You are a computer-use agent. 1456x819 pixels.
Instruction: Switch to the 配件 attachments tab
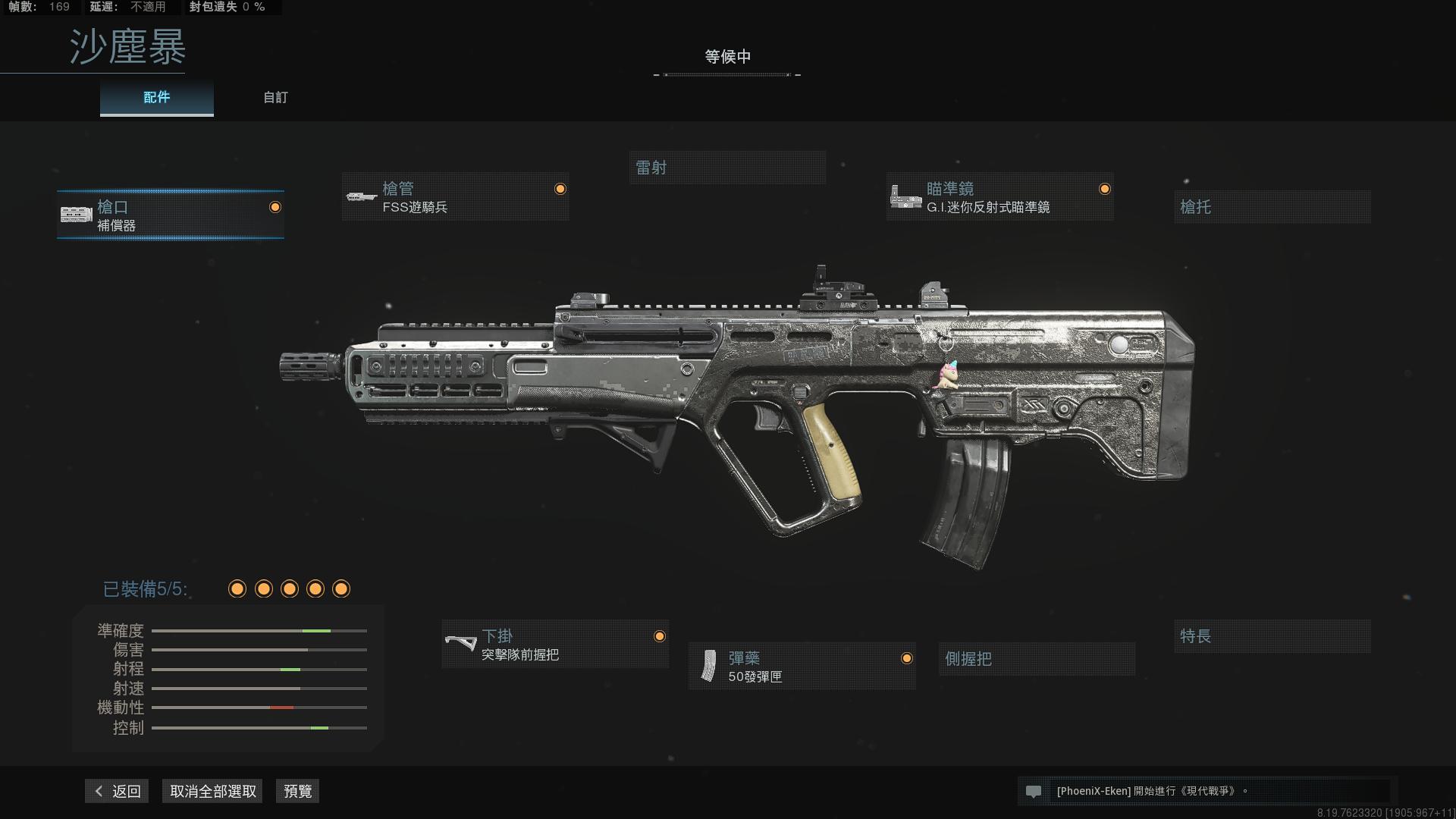(156, 98)
